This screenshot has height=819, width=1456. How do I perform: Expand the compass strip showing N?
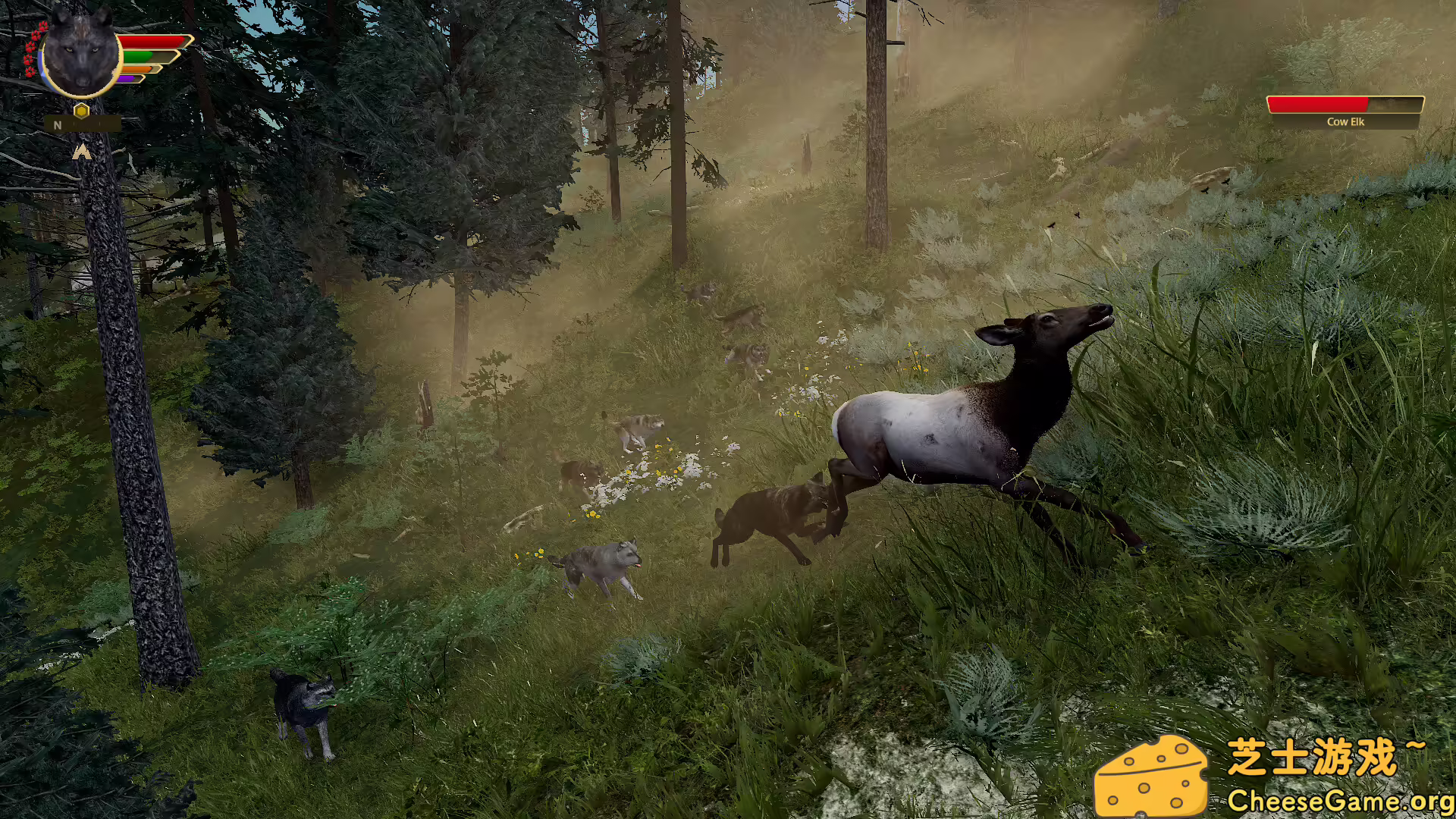click(83, 125)
